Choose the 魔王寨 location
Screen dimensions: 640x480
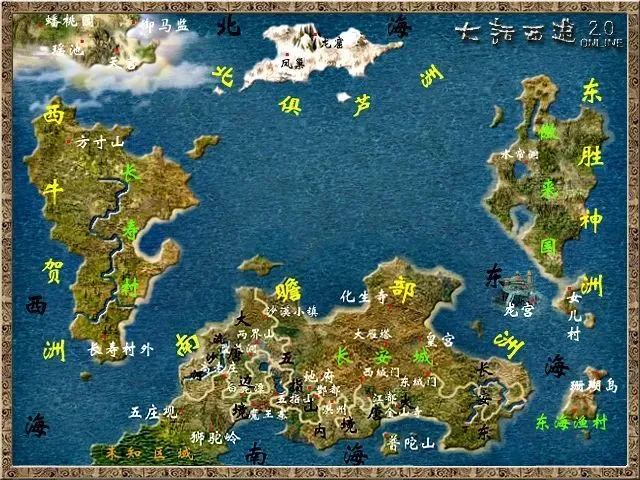(x=268, y=413)
